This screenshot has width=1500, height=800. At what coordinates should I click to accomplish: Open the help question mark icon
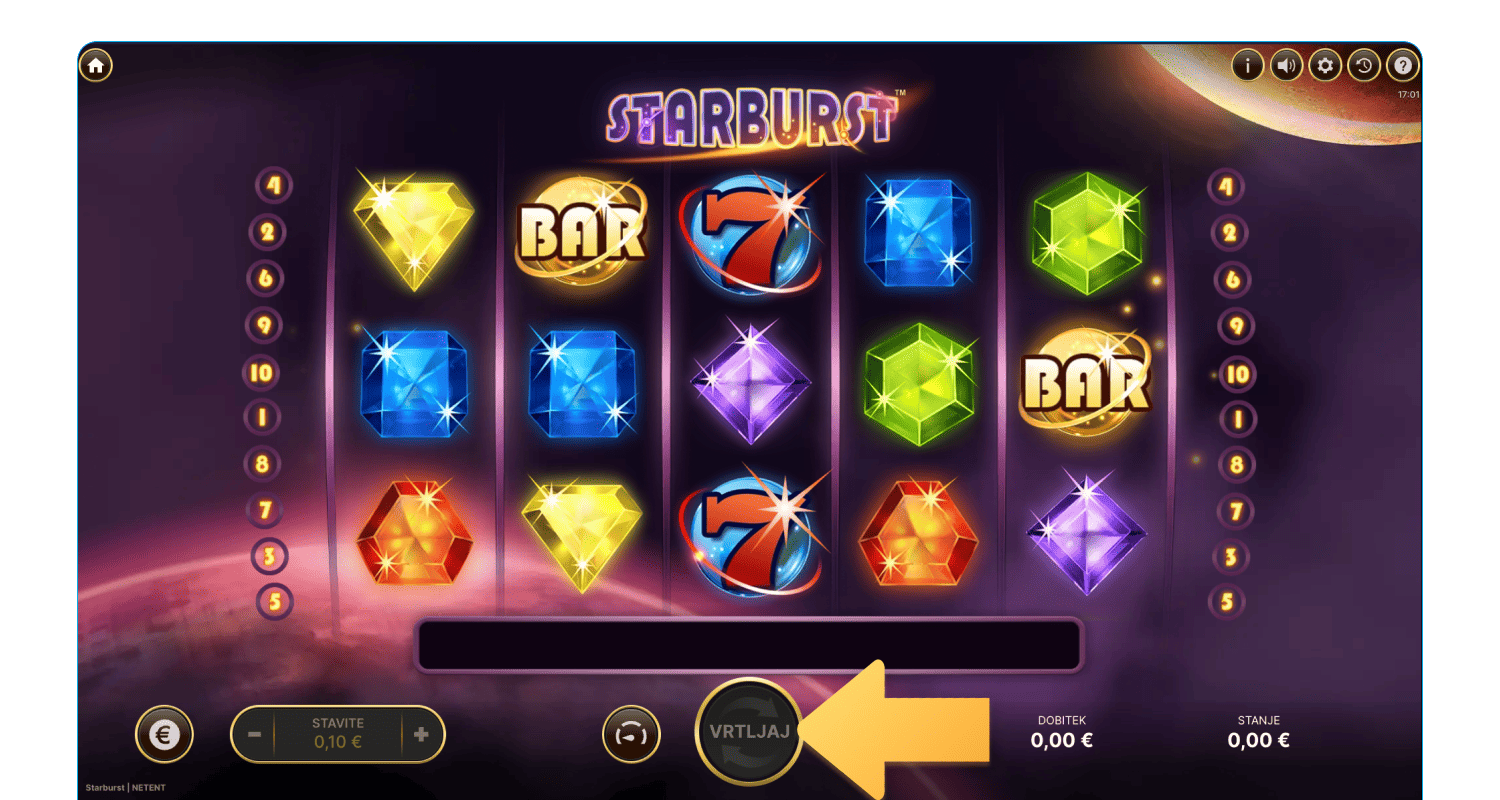1403,66
